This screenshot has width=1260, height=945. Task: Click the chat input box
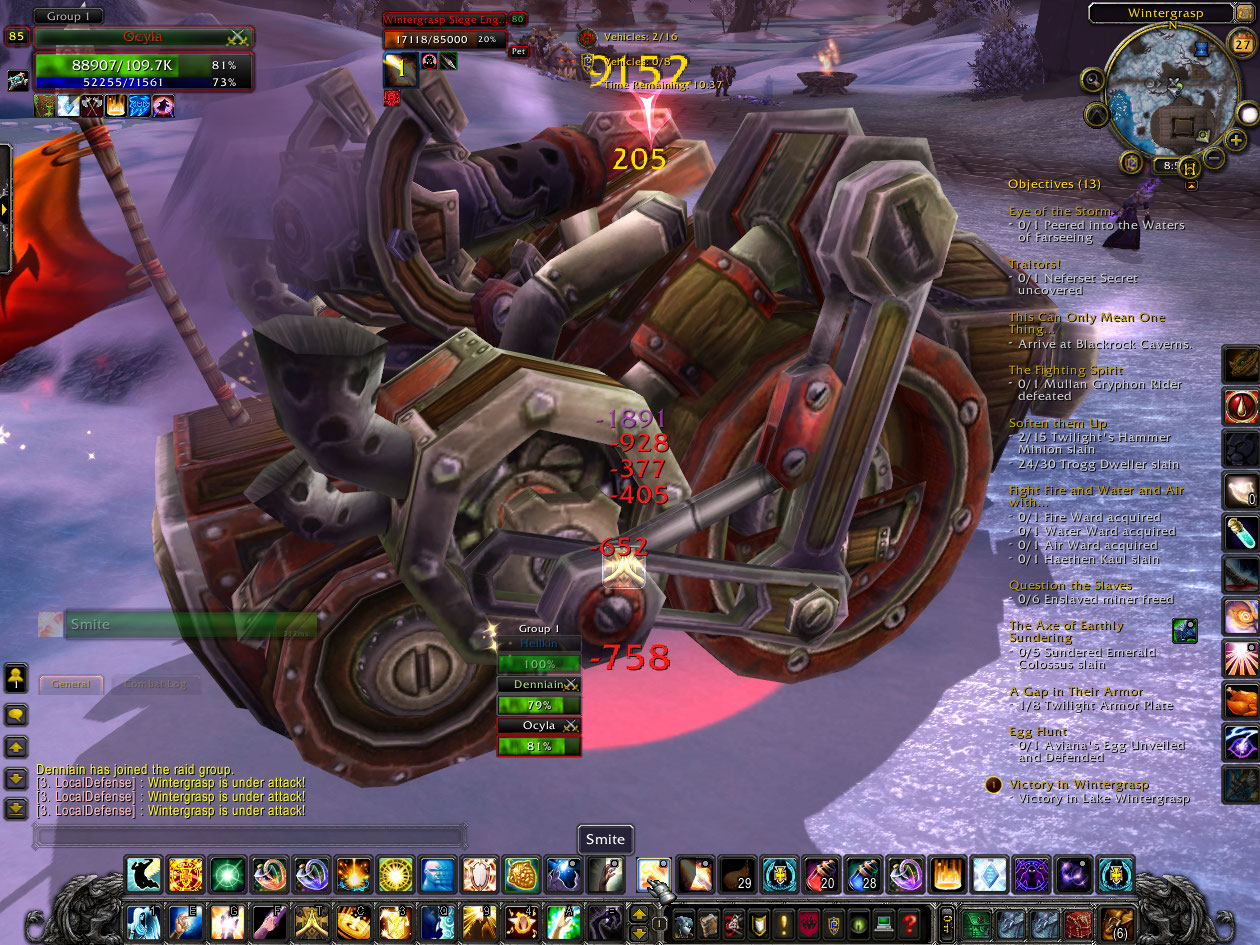point(250,835)
